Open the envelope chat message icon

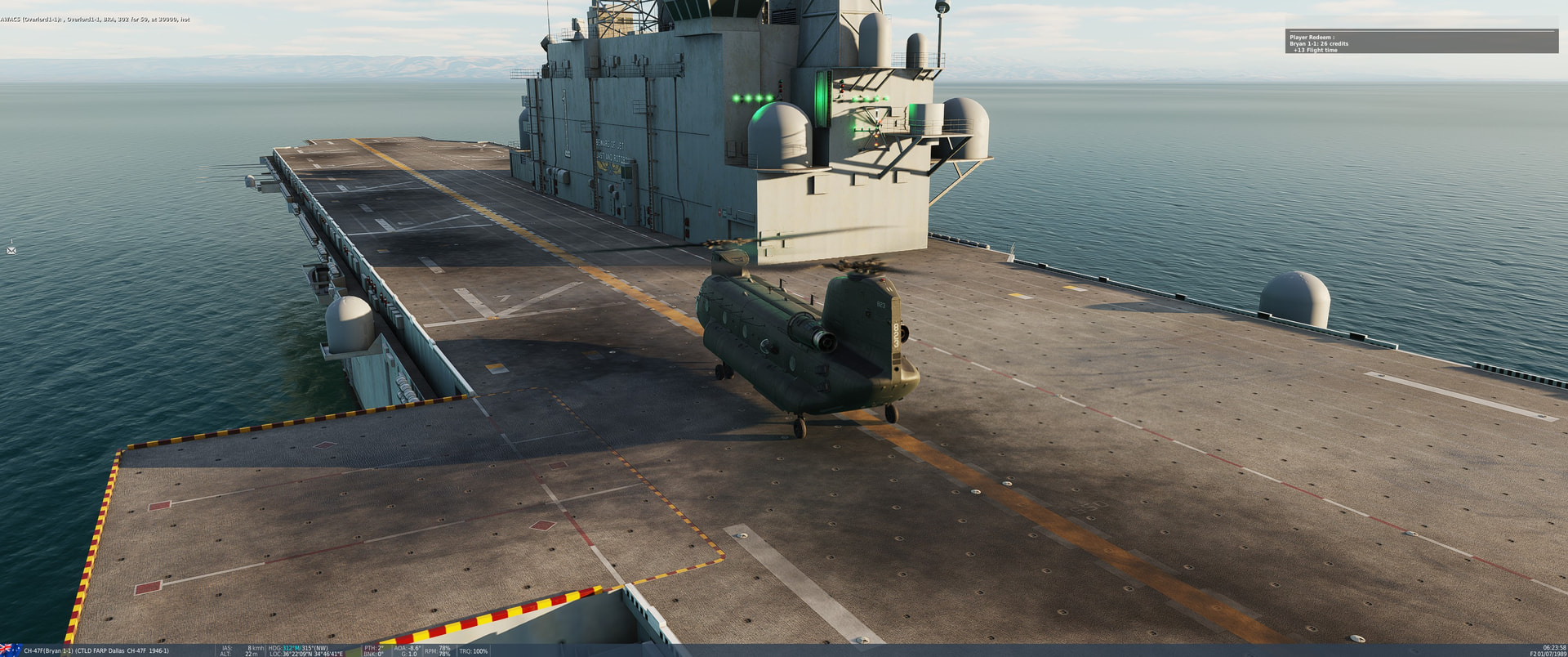[x=11, y=250]
